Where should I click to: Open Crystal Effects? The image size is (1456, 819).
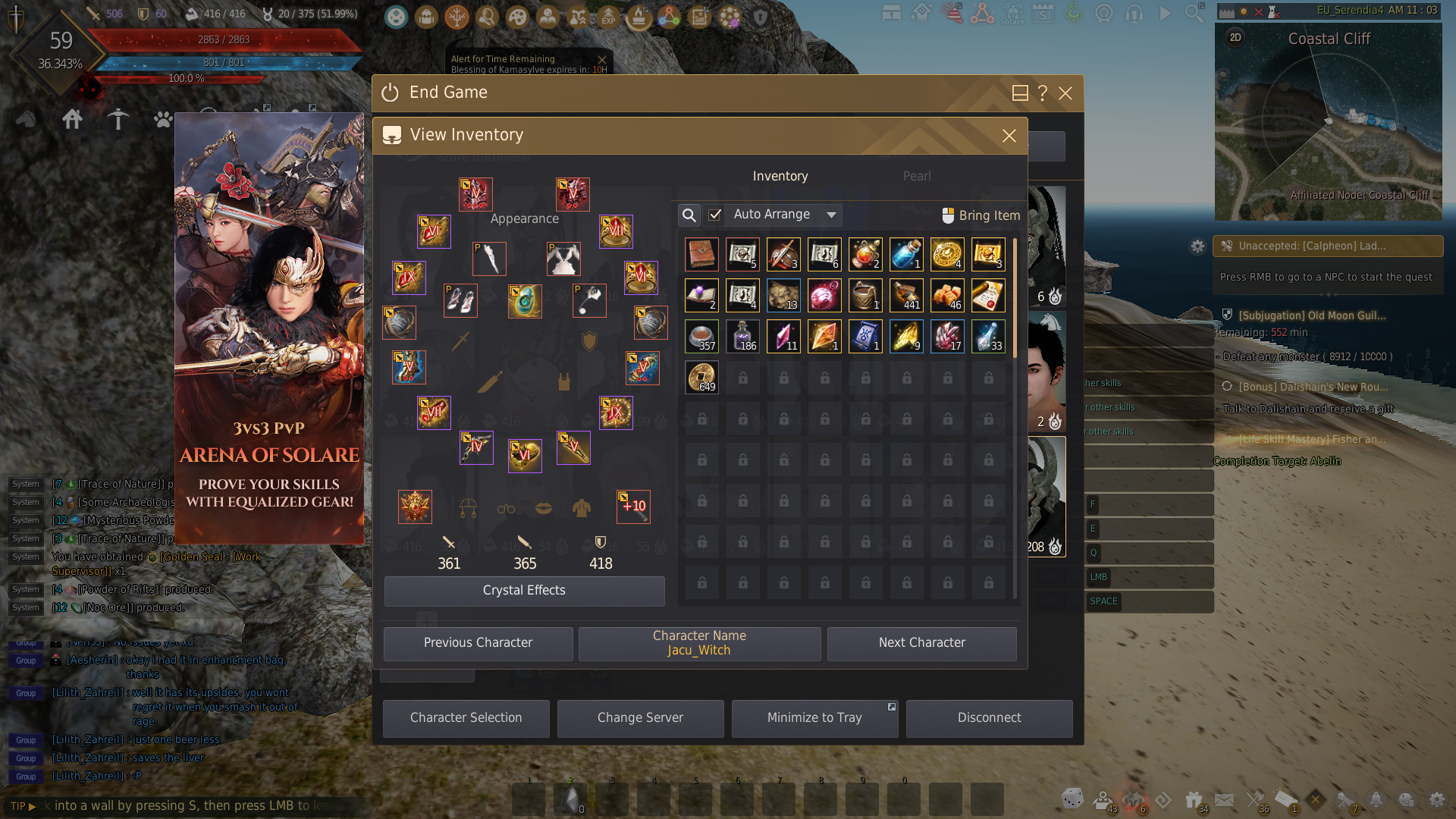524,591
